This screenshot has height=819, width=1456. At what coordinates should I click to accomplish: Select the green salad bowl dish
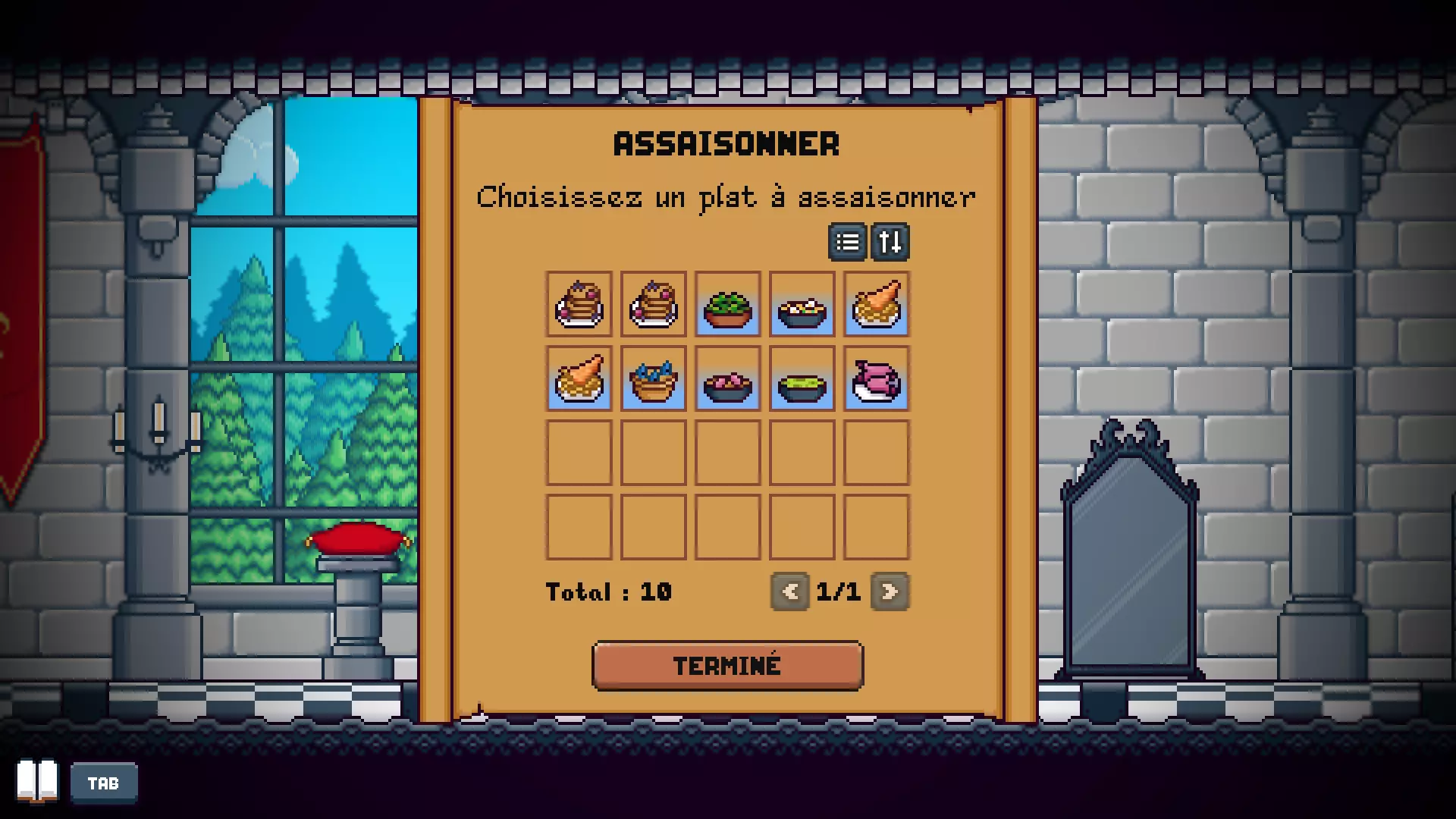click(x=728, y=305)
